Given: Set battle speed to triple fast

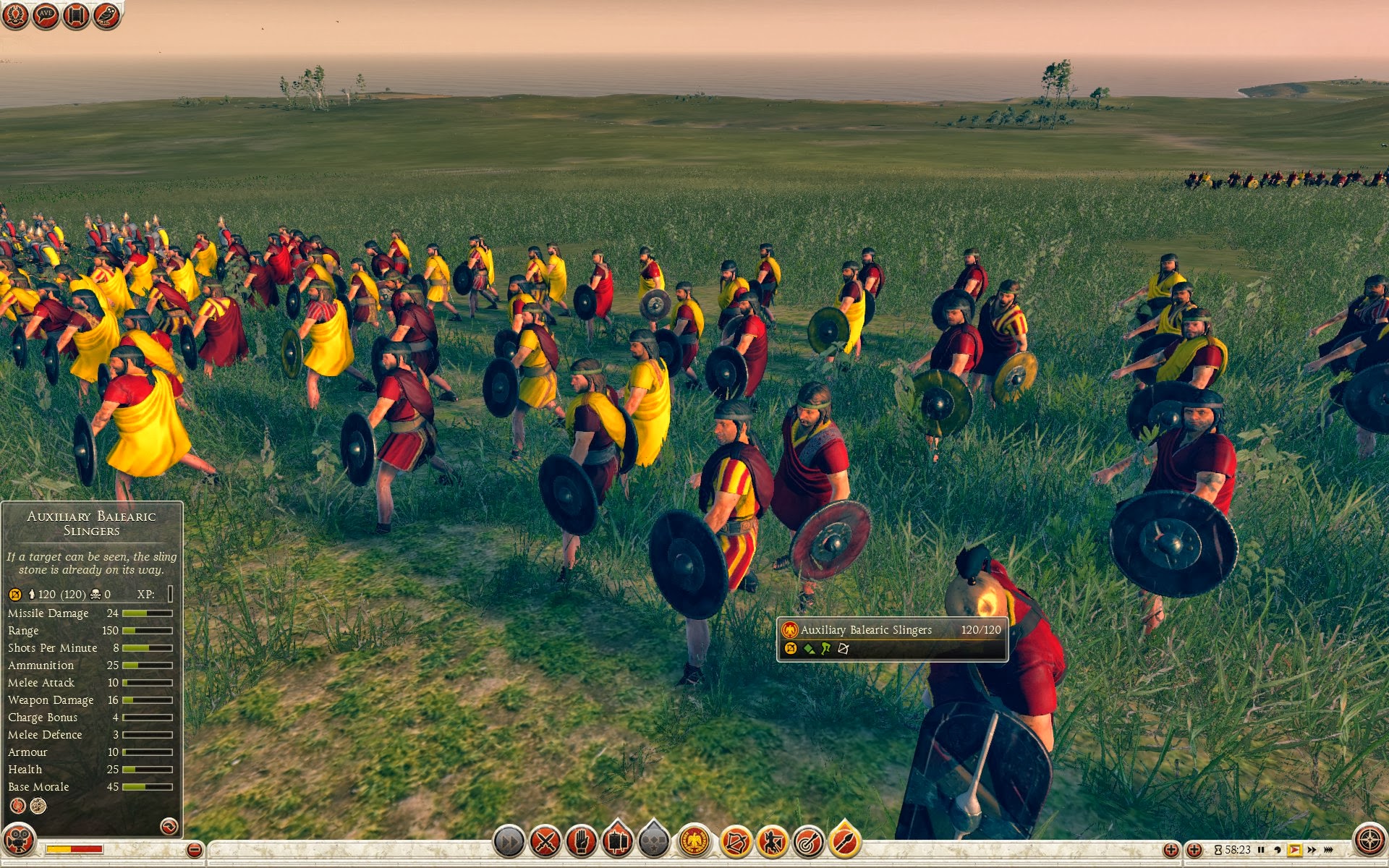Looking at the screenshot, I should (1329, 850).
